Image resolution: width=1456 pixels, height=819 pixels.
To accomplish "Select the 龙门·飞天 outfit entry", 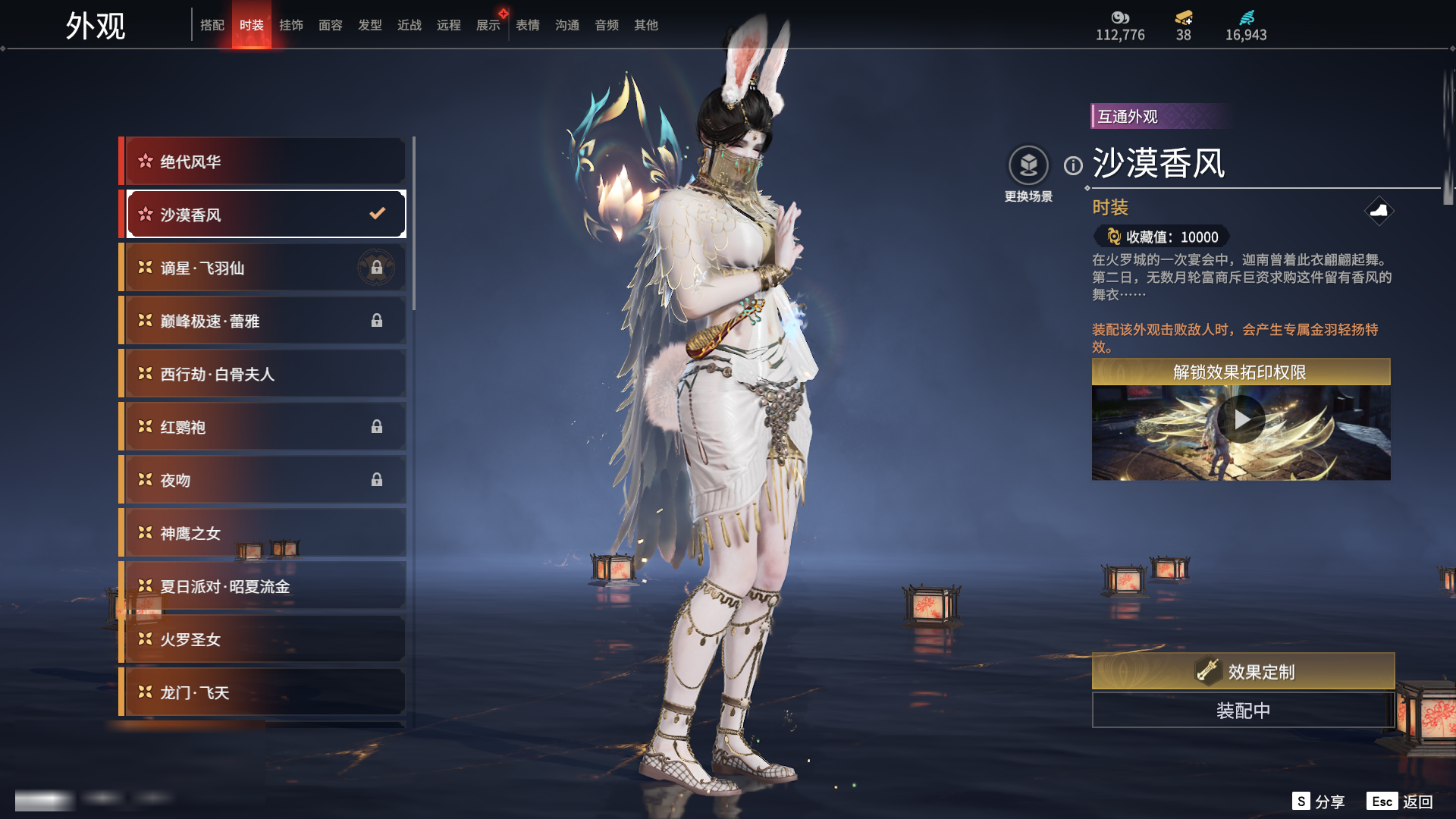I will pyautogui.click(x=264, y=692).
